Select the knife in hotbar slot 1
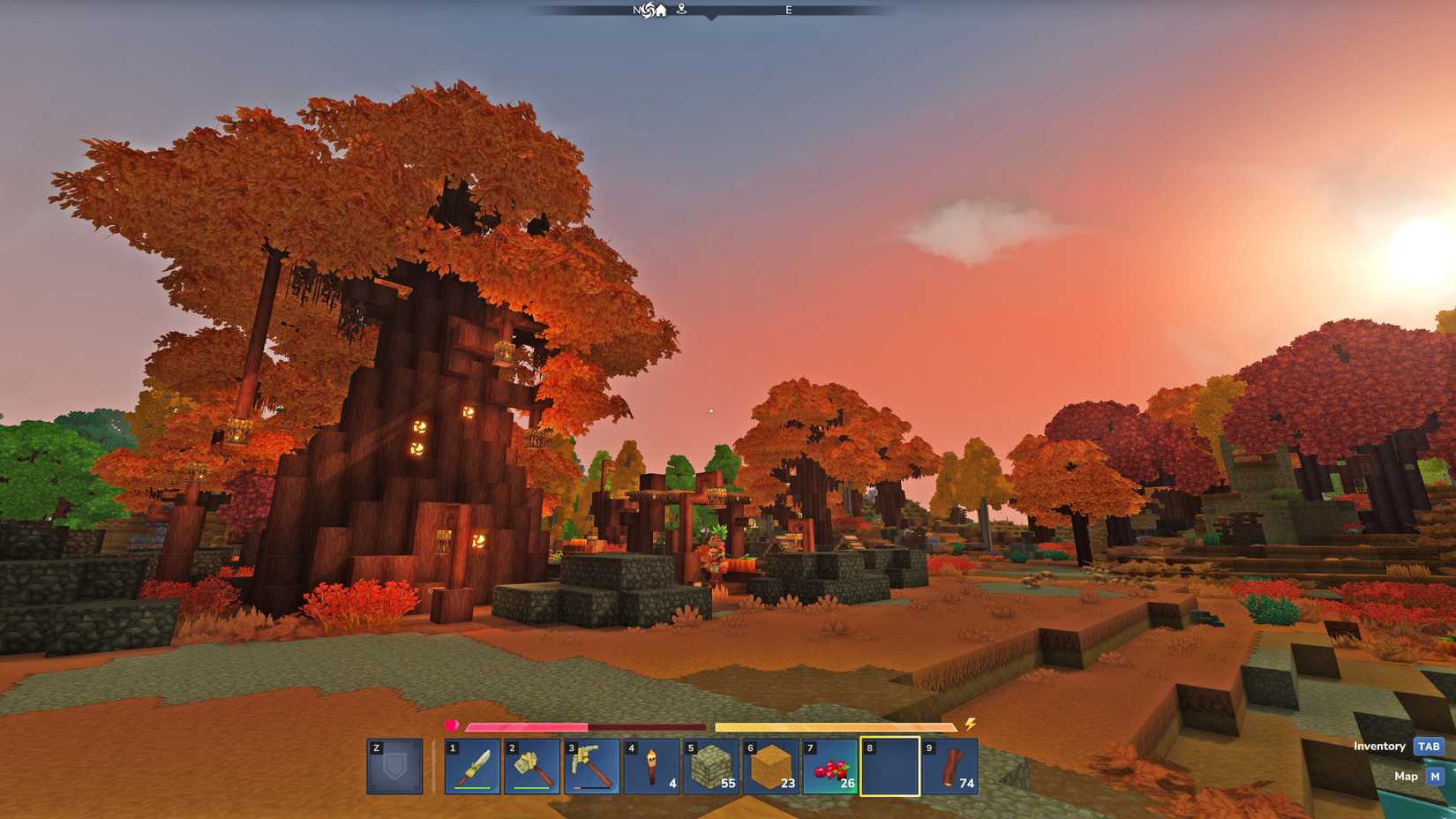This screenshot has width=1456, height=819. click(472, 767)
